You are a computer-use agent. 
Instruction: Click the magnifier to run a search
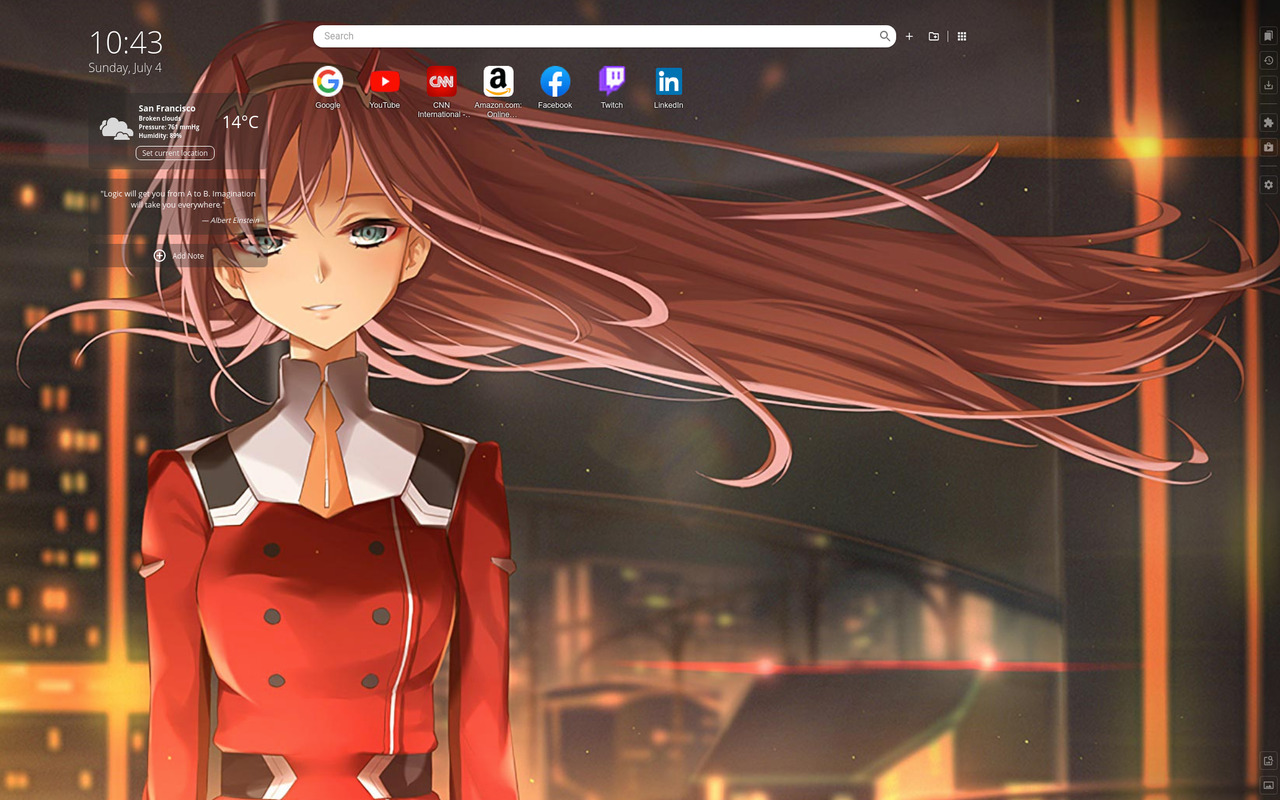(x=885, y=36)
